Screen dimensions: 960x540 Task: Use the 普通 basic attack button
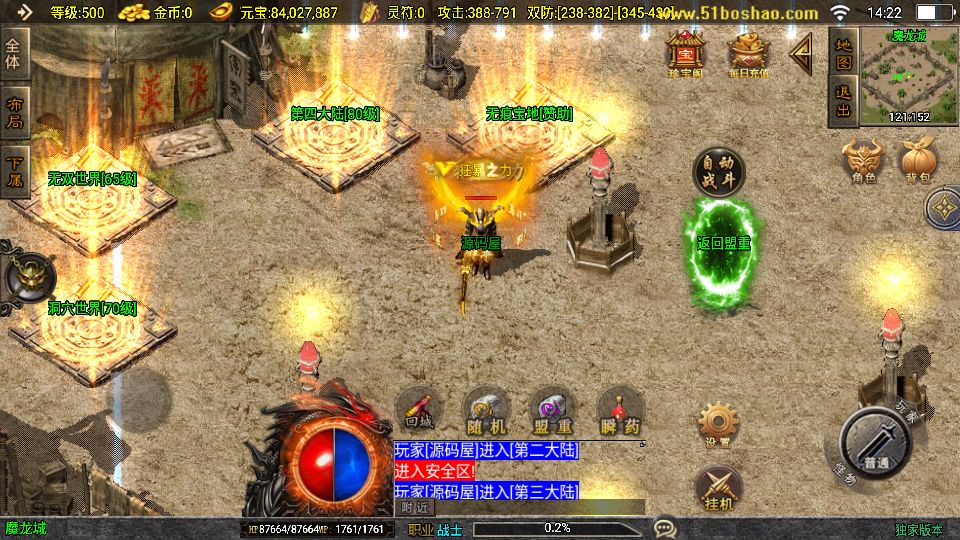[x=875, y=446]
